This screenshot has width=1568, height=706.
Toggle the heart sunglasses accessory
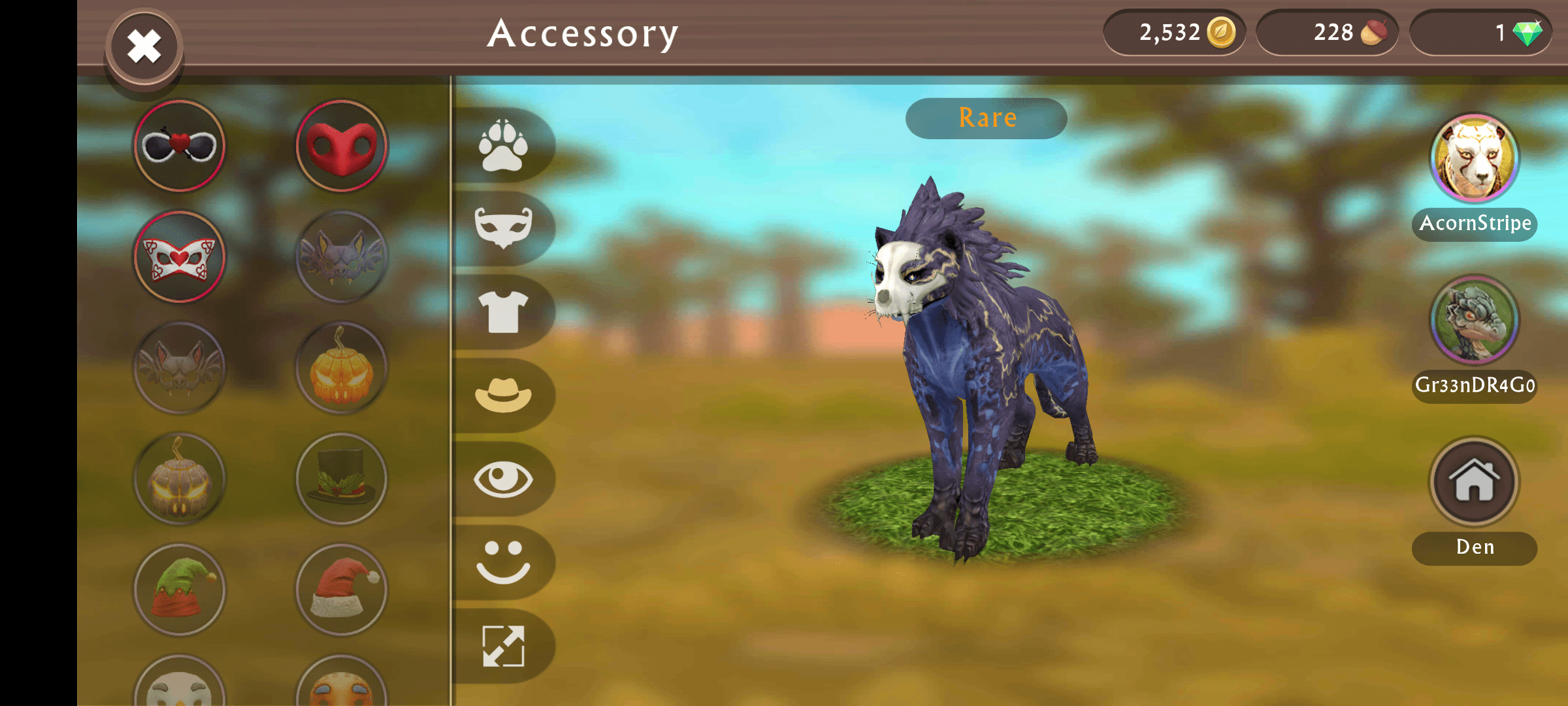pos(178,146)
